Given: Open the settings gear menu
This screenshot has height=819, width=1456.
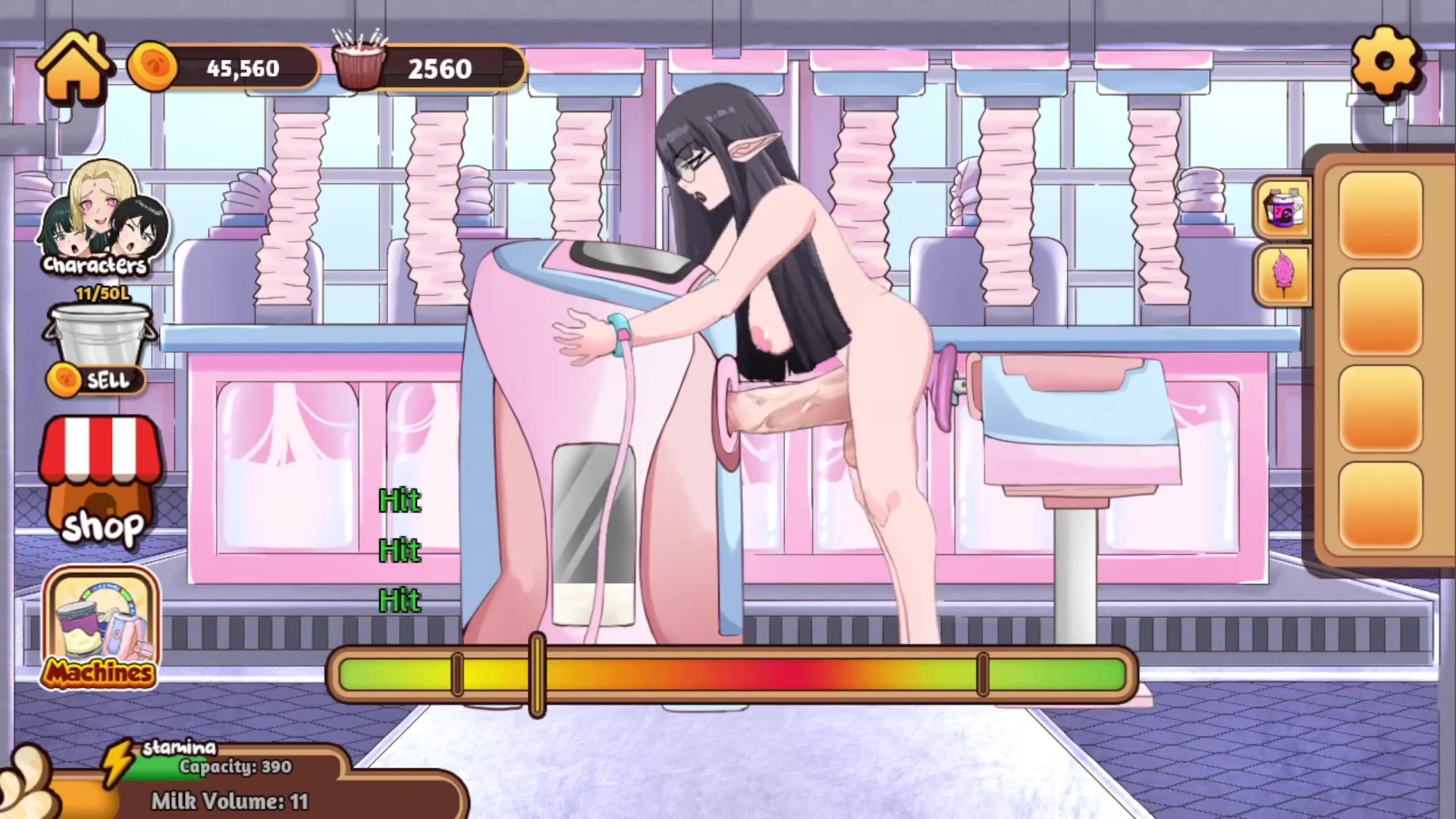Looking at the screenshot, I should 1385,62.
